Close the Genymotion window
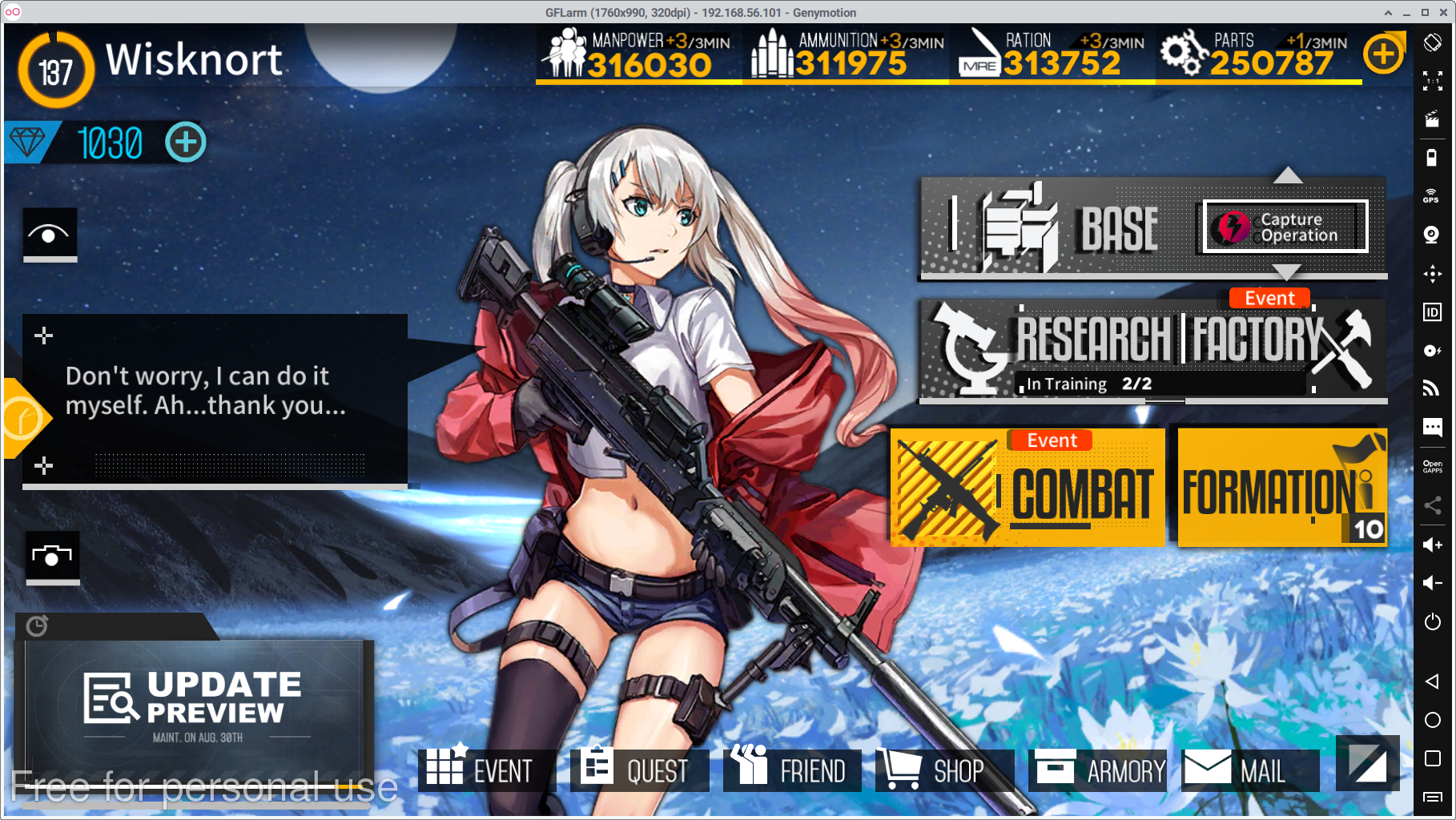This screenshot has width=1456, height=820. tap(1444, 13)
